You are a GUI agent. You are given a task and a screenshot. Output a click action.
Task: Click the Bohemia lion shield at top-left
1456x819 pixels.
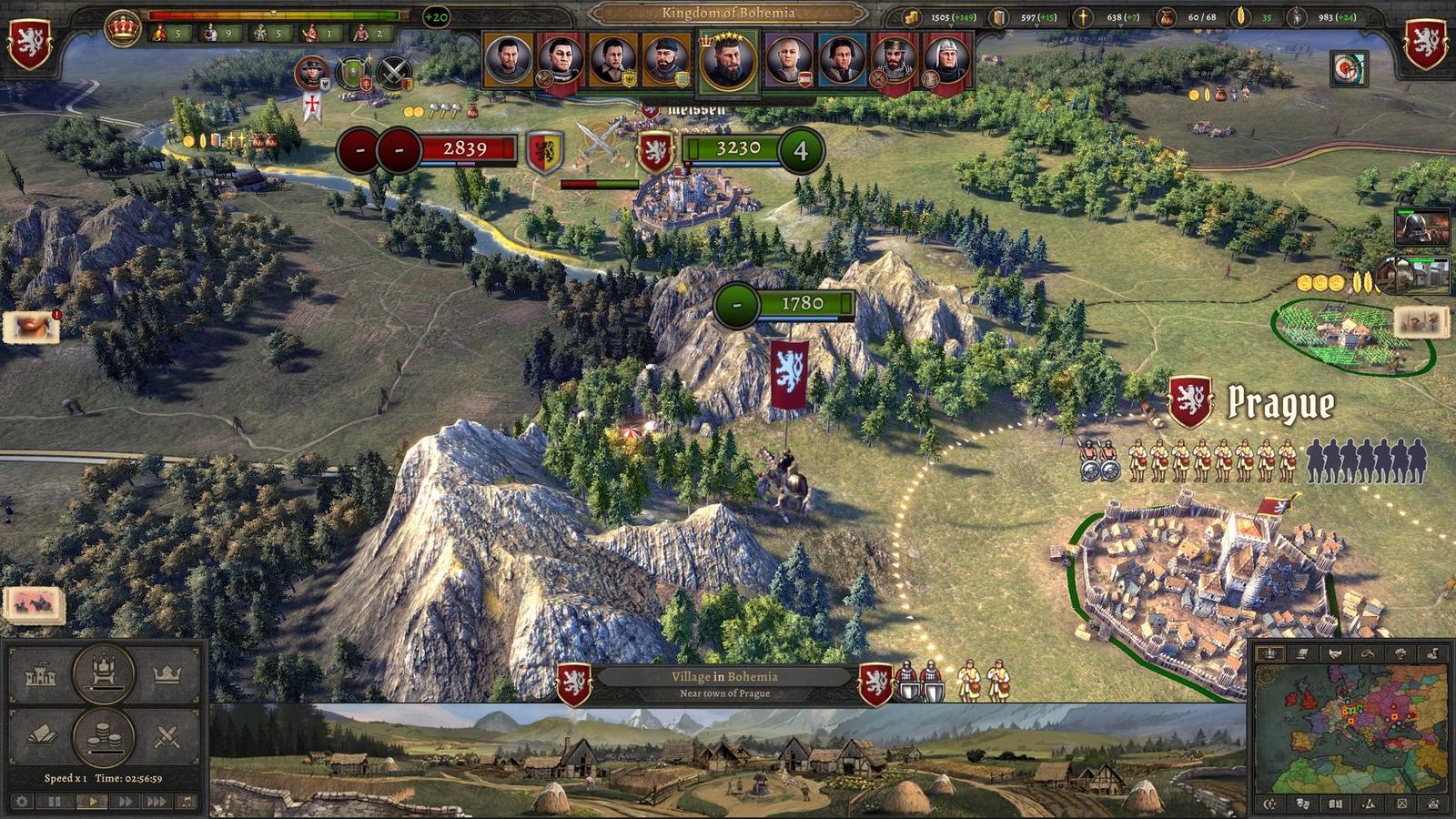[29, 43]
